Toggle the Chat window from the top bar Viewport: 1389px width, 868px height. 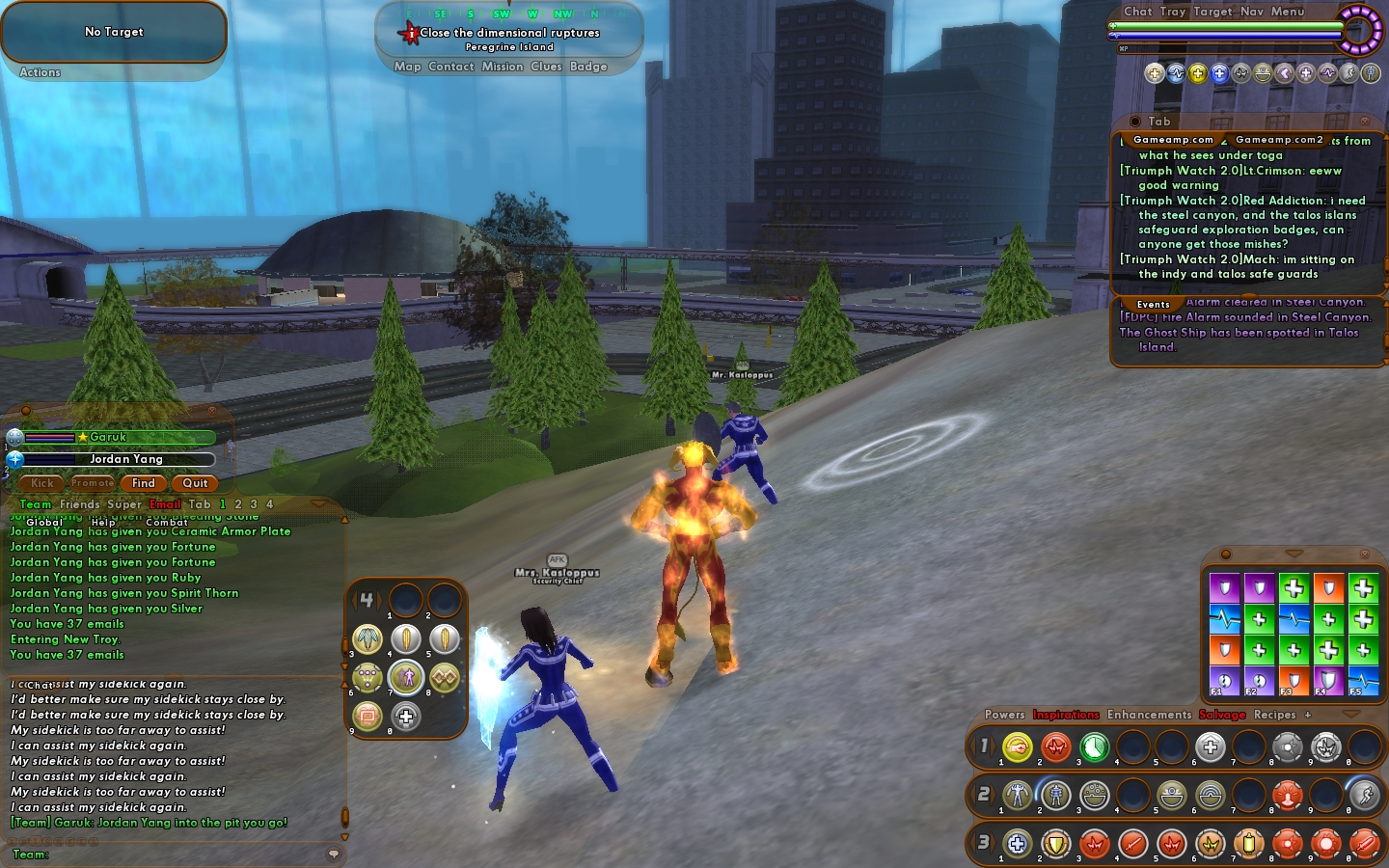pos(1137,12)
